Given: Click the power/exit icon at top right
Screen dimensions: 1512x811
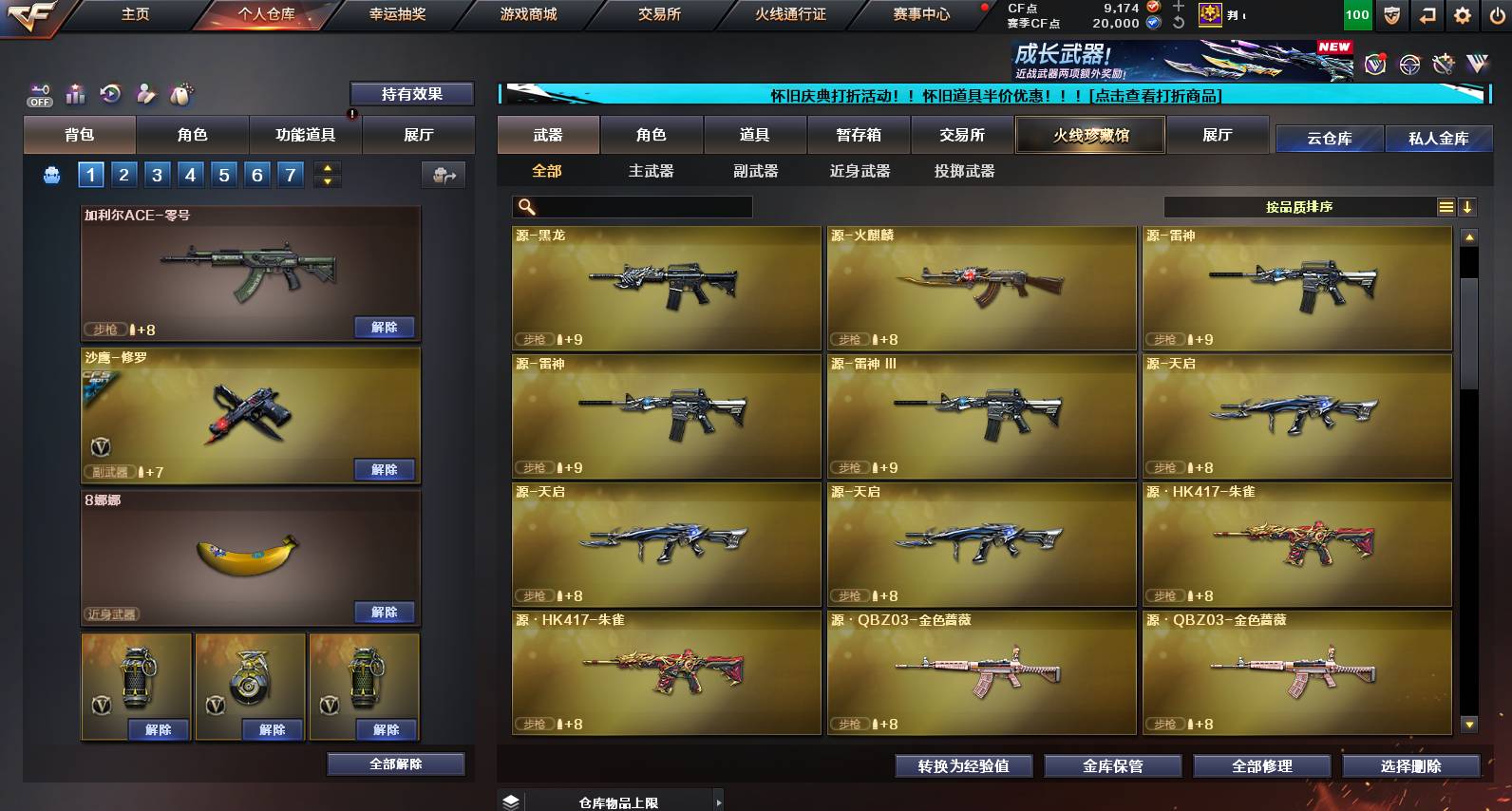Looking at the screenshot, I should click(x=1496, y=14).
